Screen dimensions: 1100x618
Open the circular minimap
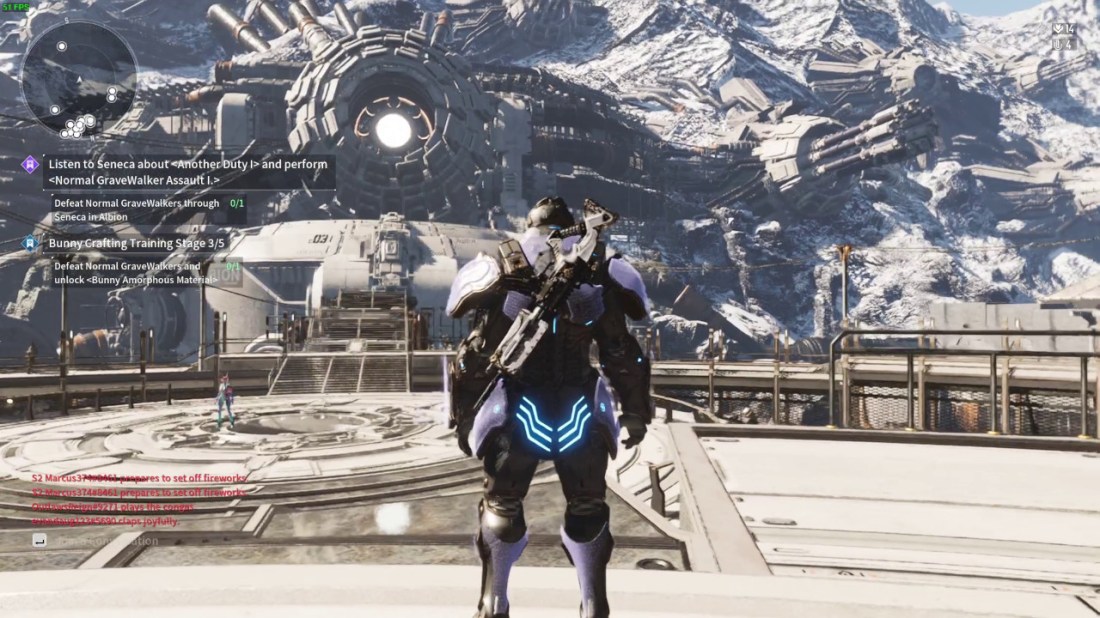(79, 78)
